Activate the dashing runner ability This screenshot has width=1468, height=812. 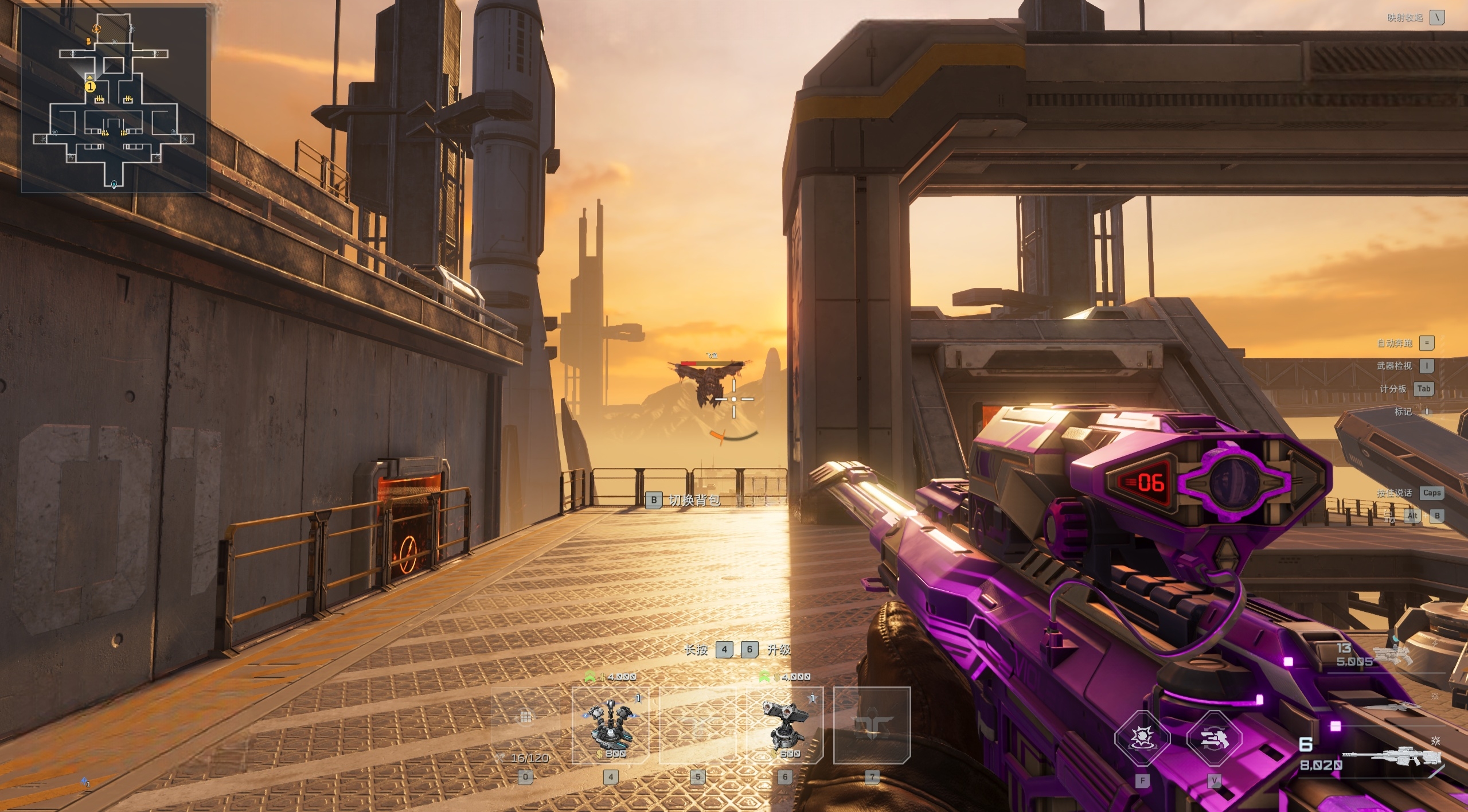1214,738
